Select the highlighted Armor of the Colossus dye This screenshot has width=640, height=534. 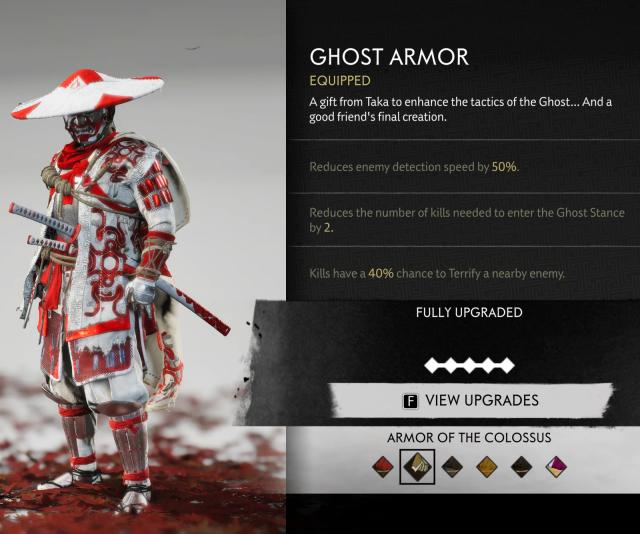point(416,466)
